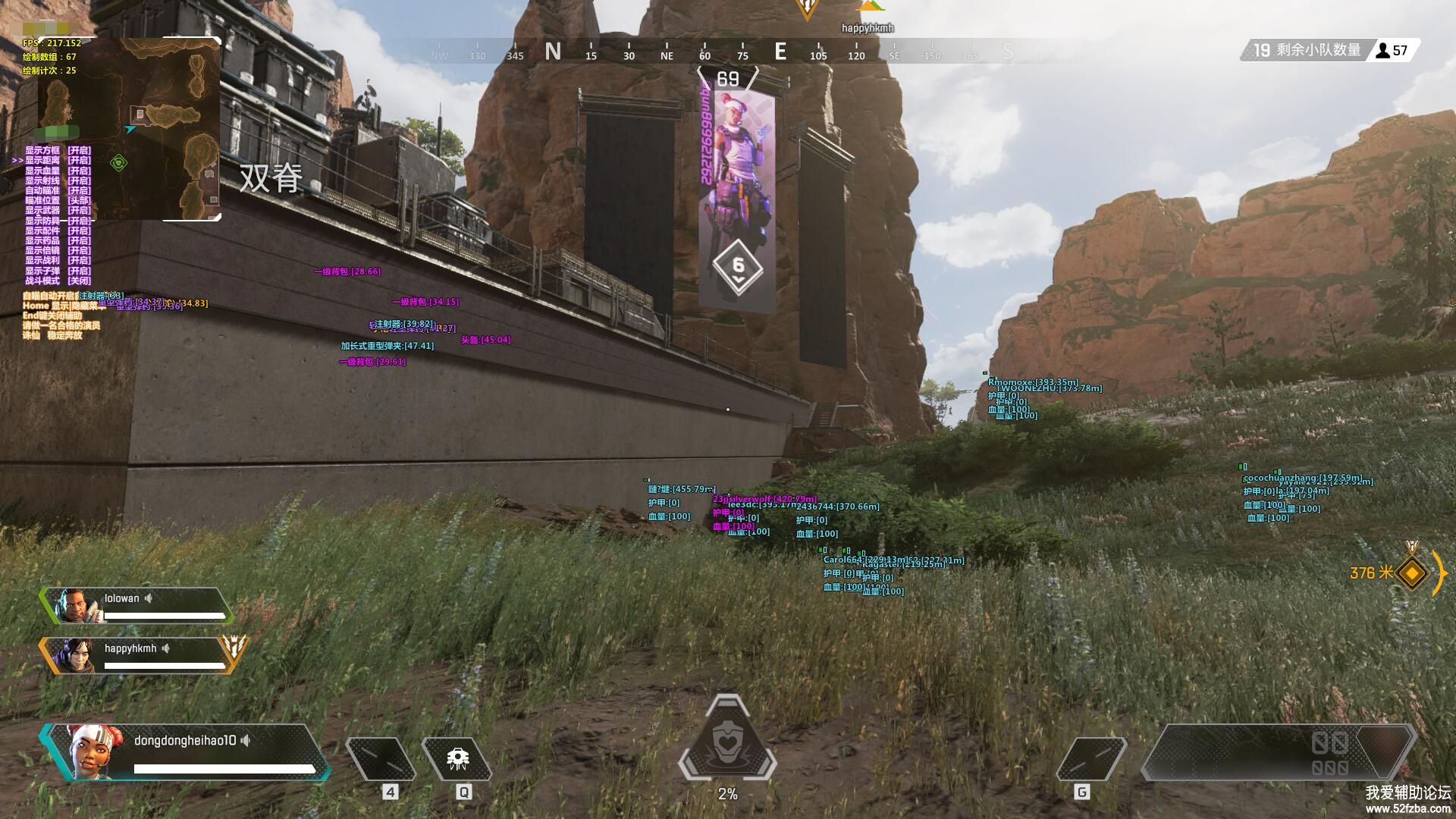This screenshot has height=819, width=1456.
Task: Toggle the 显示药品 overlay option
Action: pyautogui.click(x=58, y=240)
